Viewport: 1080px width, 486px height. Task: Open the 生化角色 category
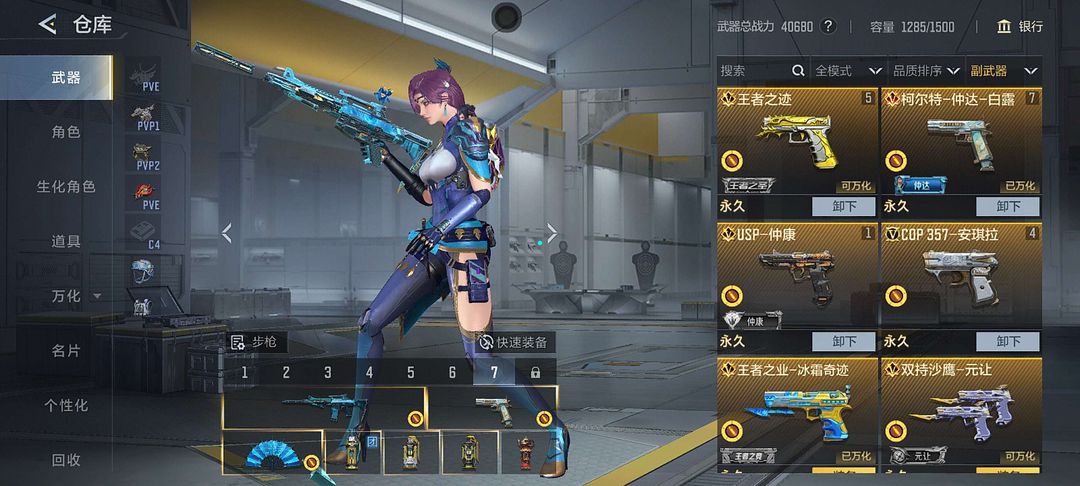click(x=66, y=187)
